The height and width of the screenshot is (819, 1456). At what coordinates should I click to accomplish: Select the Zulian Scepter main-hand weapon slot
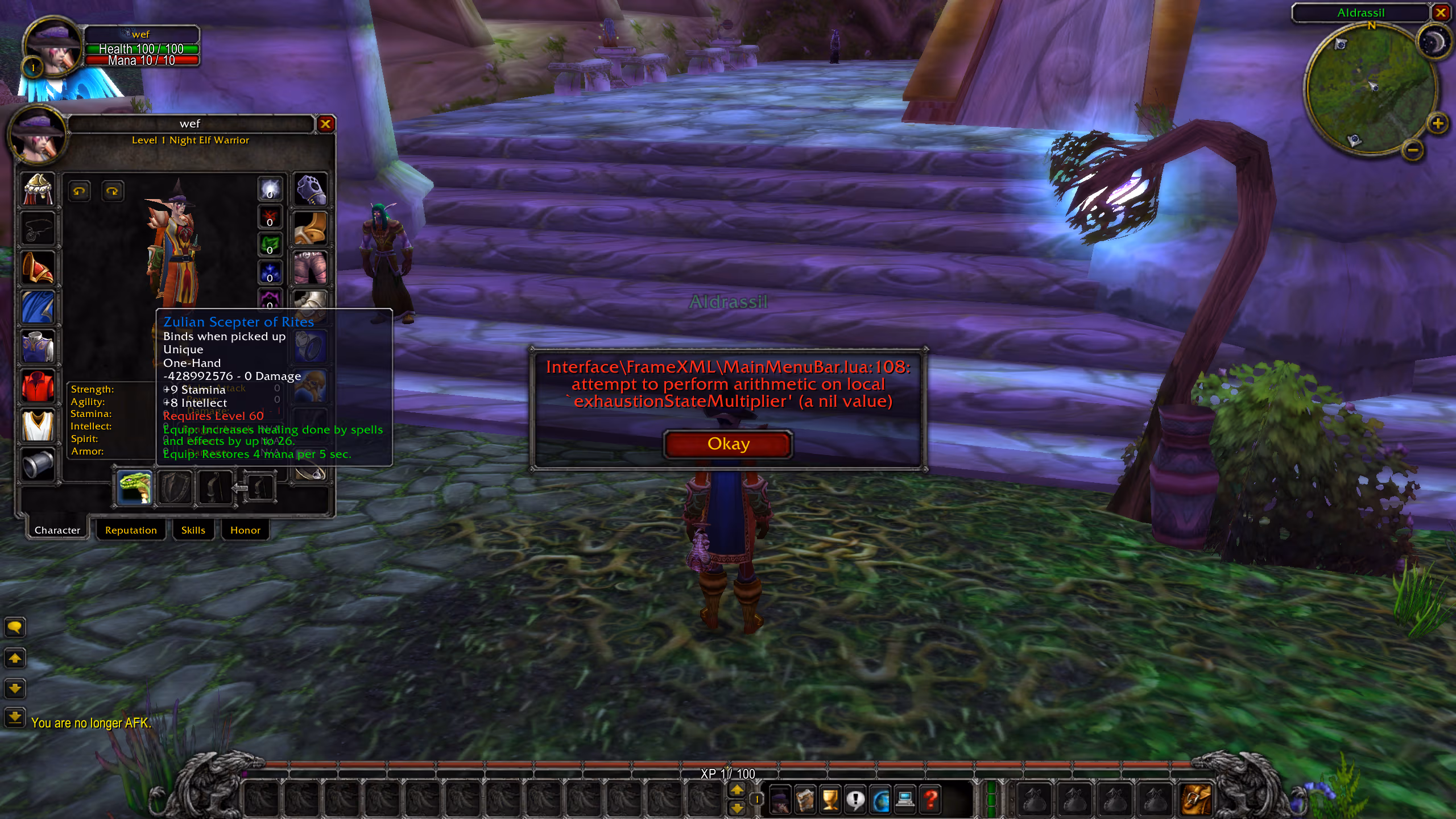(x=135, y=488)
